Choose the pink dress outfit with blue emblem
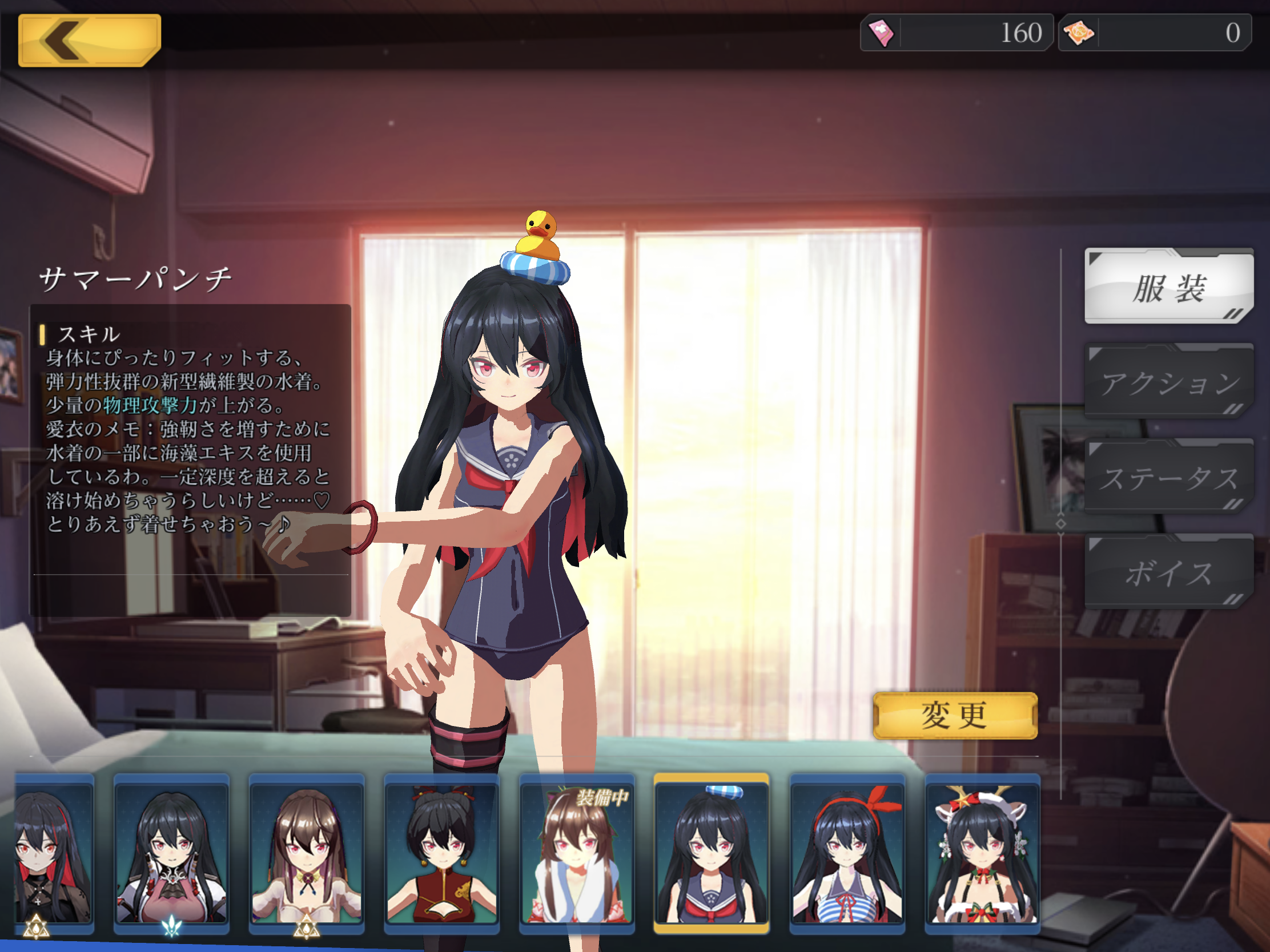The height and width of the screenshot is (952, 1270). coord(171,853)
